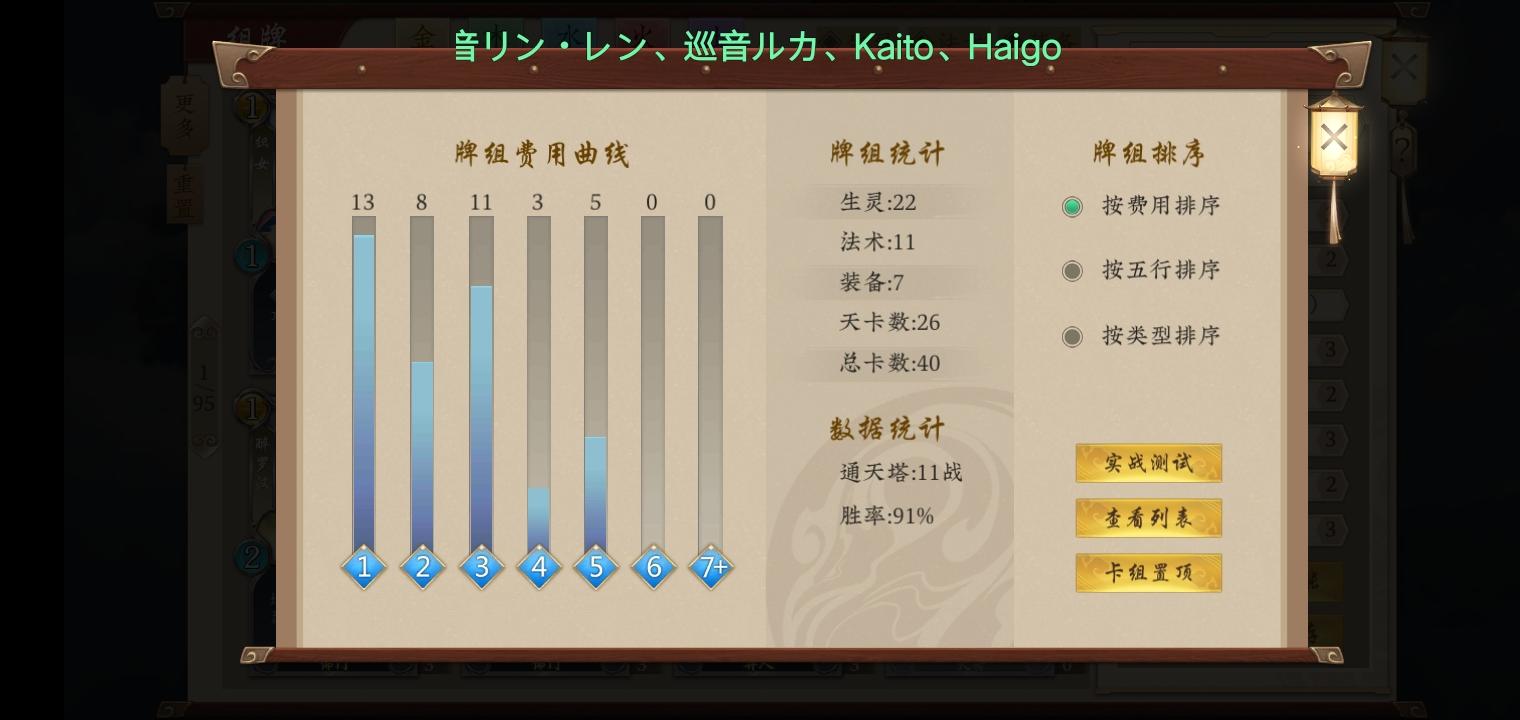Image resolution: width=1520 pixels, height=720 pixels.
Task: Click the lantern-shaped close icon
Action: [x=1334, y=136]
